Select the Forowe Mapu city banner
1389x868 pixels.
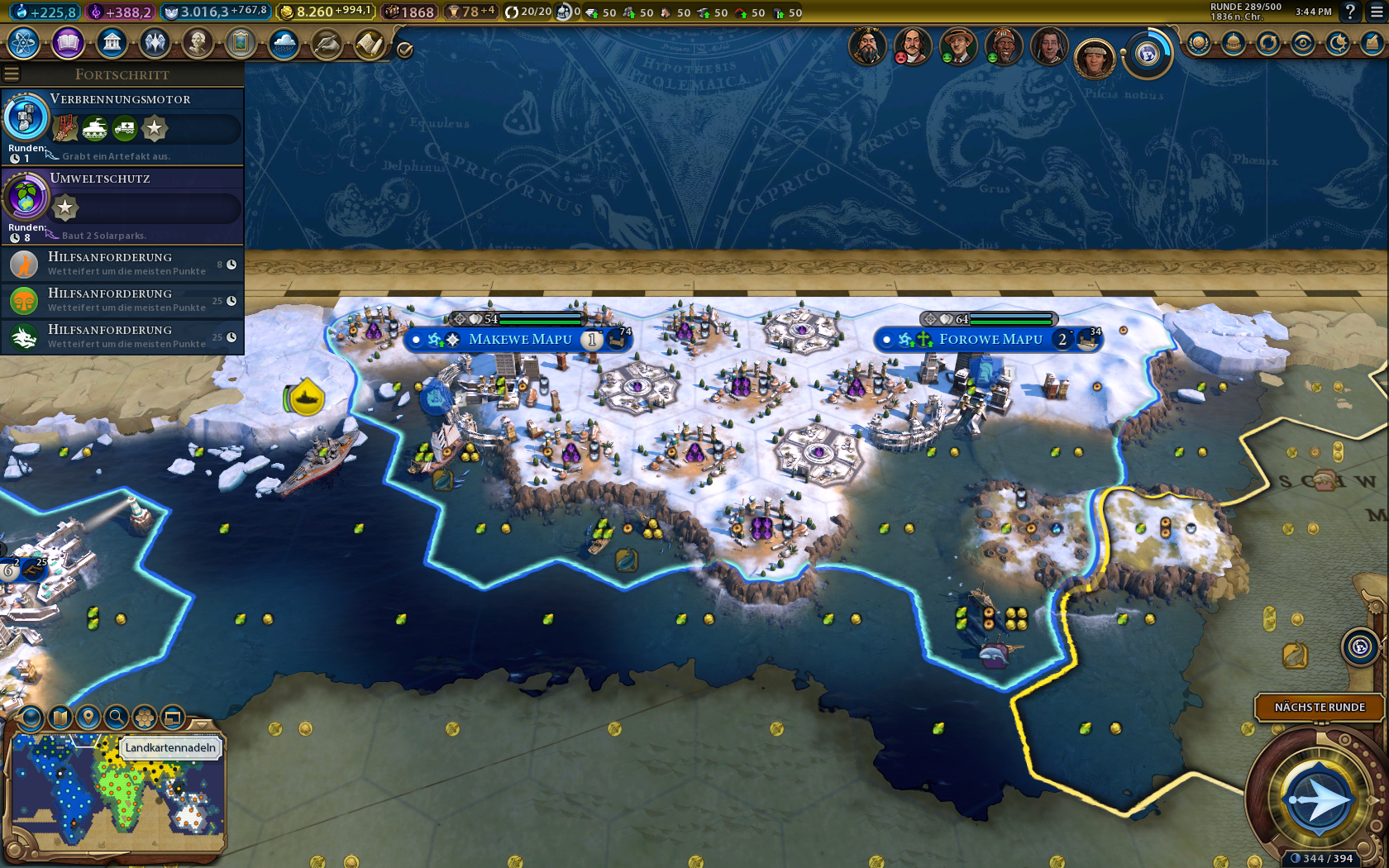click(x=990, y=340)
